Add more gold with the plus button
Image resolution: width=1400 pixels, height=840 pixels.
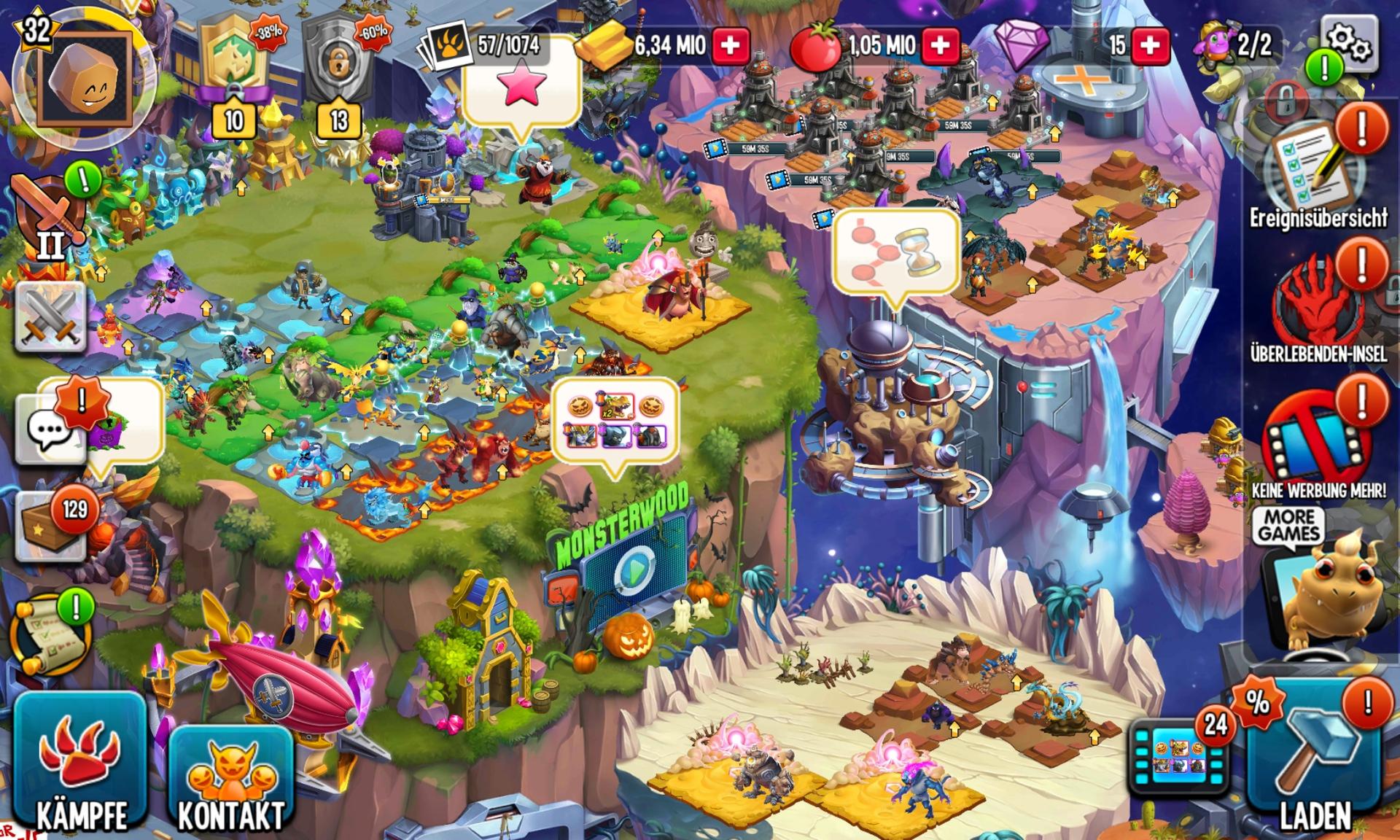tap(730, 46)
